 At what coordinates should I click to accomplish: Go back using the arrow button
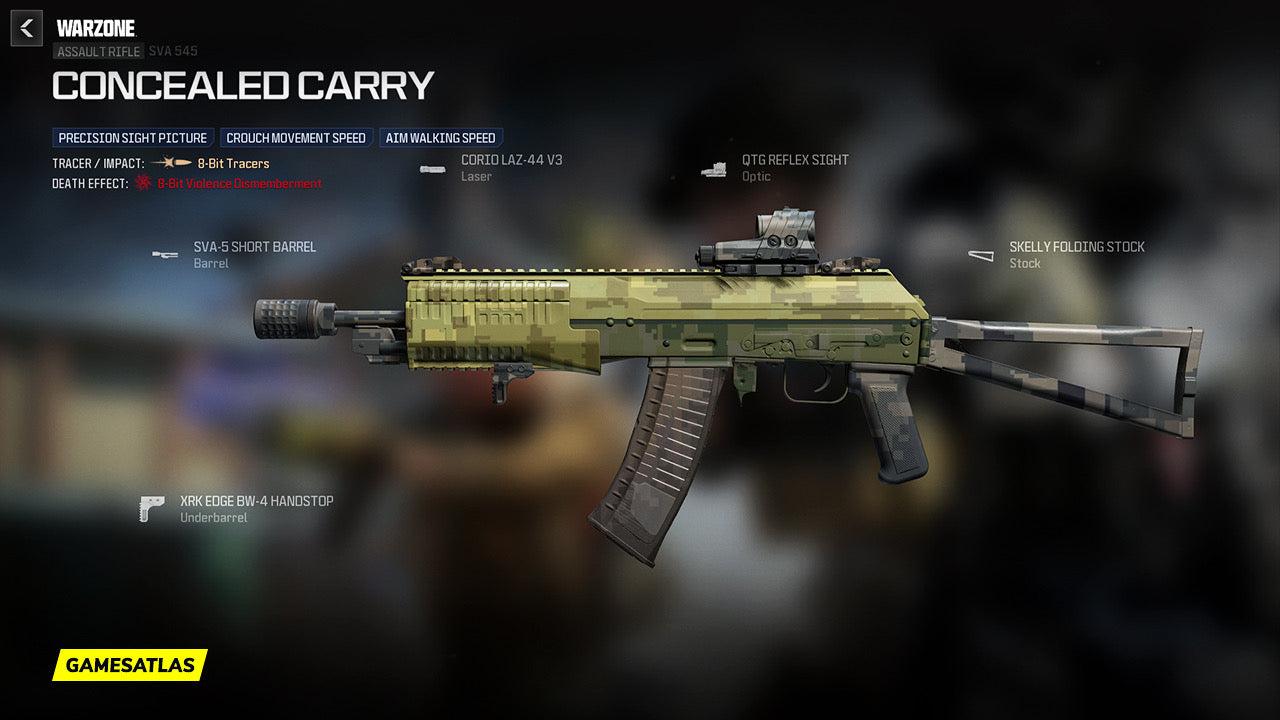click(x=27, y=28)
